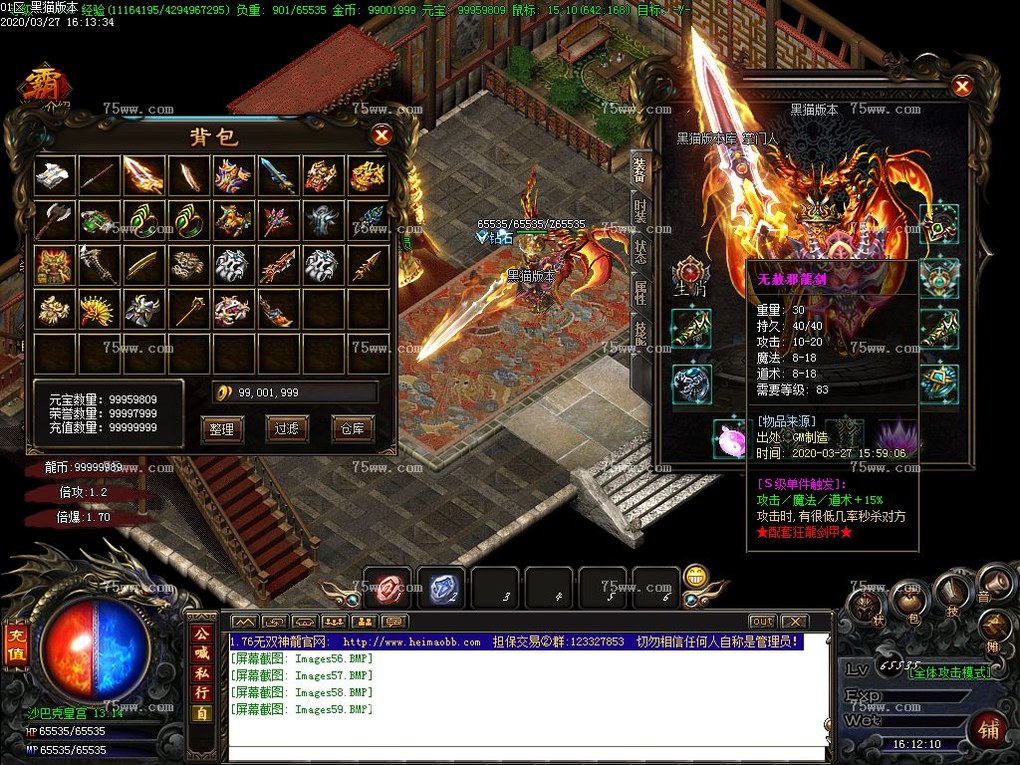Click the 生肖 zodiac equipment slot
The image size is (1020, 765).
point(691,277)
